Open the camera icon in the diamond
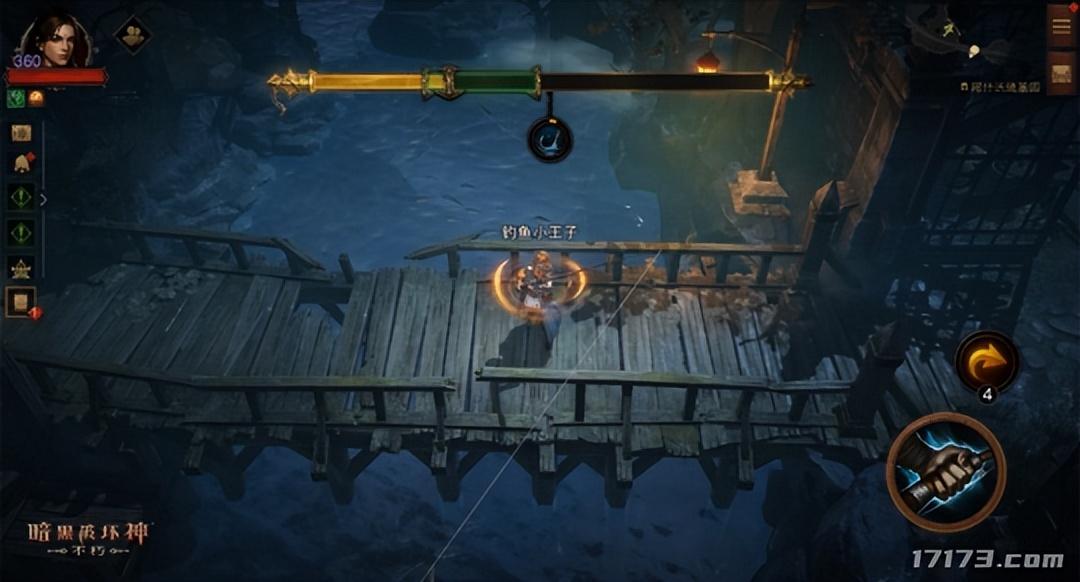Viewport: 1080px width, 582px height. pos(131,35)
